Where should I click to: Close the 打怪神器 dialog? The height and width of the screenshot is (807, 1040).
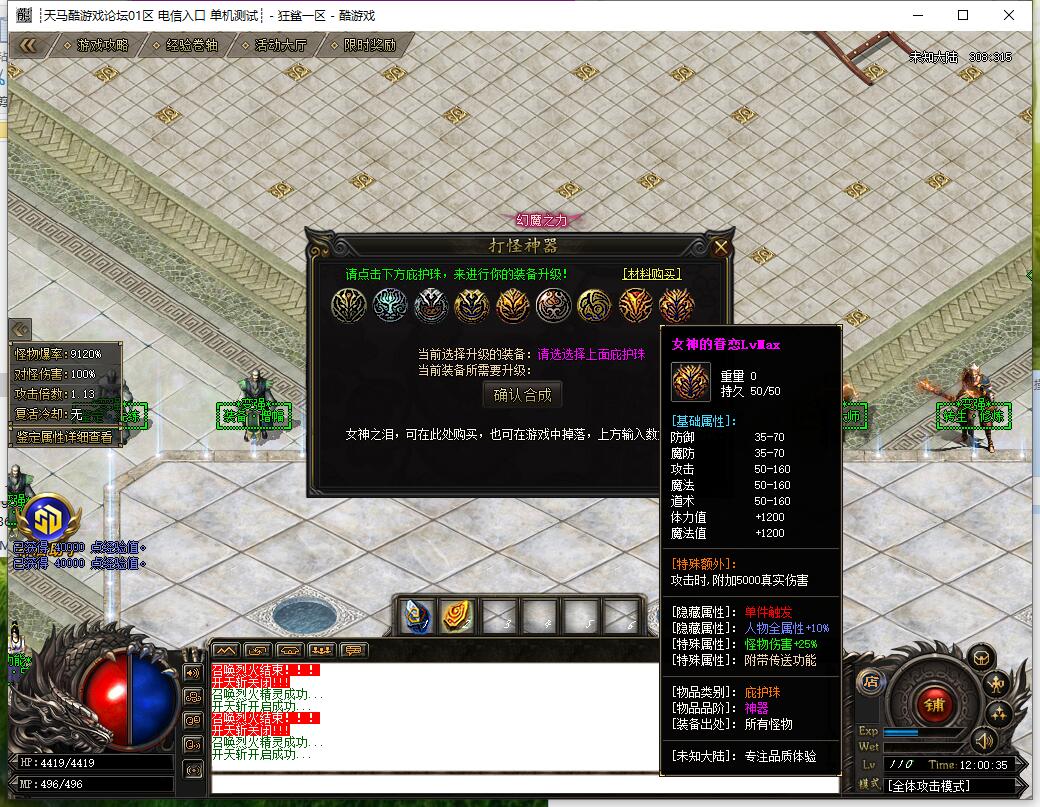pyautogui.click(x=720, y=247)
